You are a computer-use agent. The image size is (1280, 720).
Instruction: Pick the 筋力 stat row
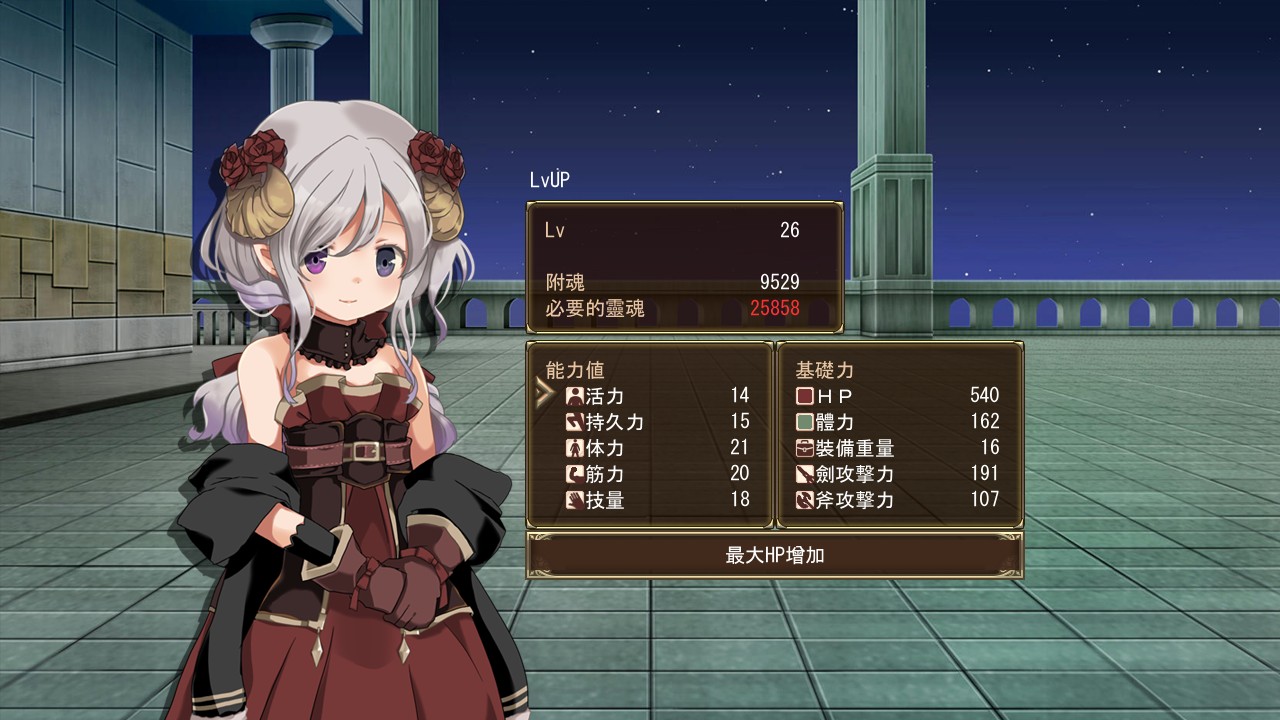point(655,474)
